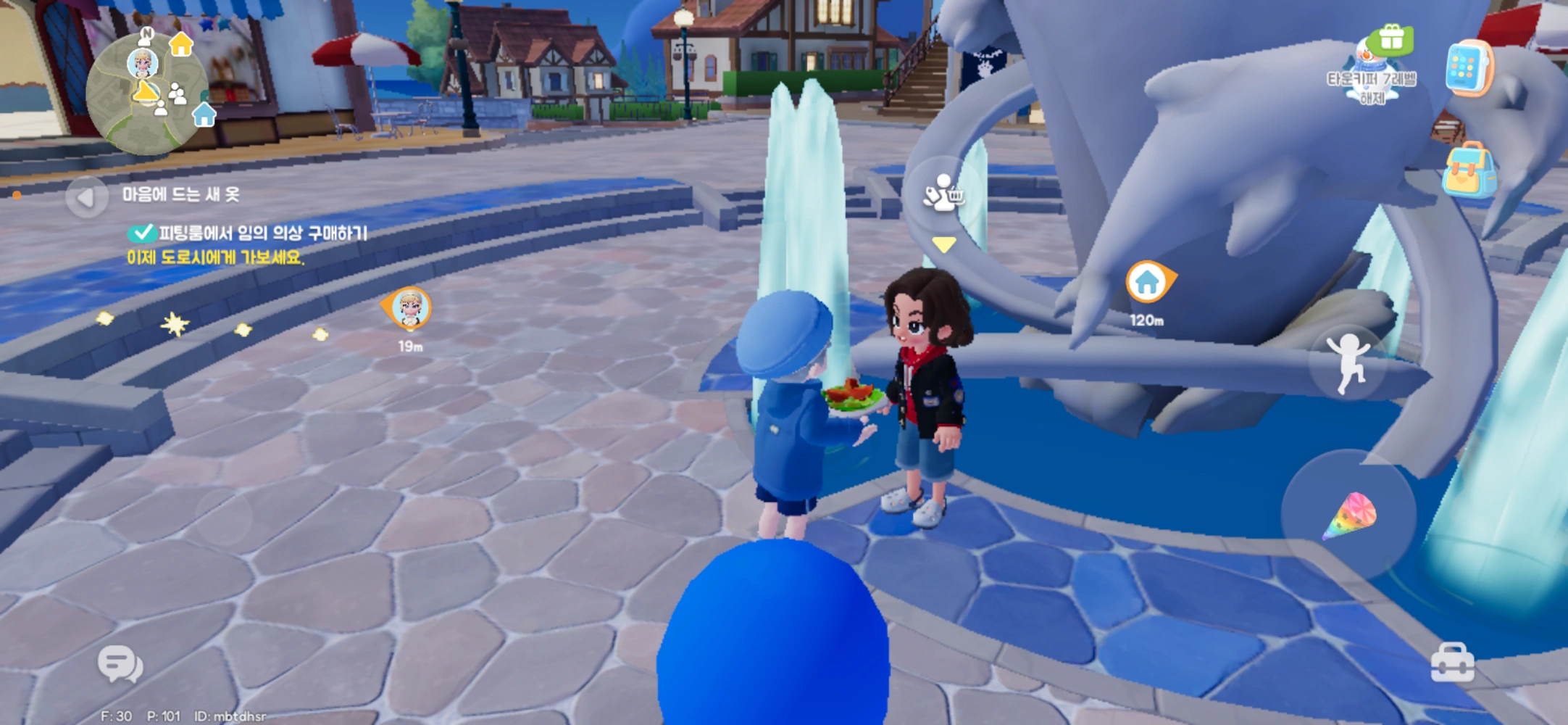Image resolution: width=1568 pixels, height=725 pixels.
Task: Tap the shopping interaction bubble above the character
Action: click(943, 193)
